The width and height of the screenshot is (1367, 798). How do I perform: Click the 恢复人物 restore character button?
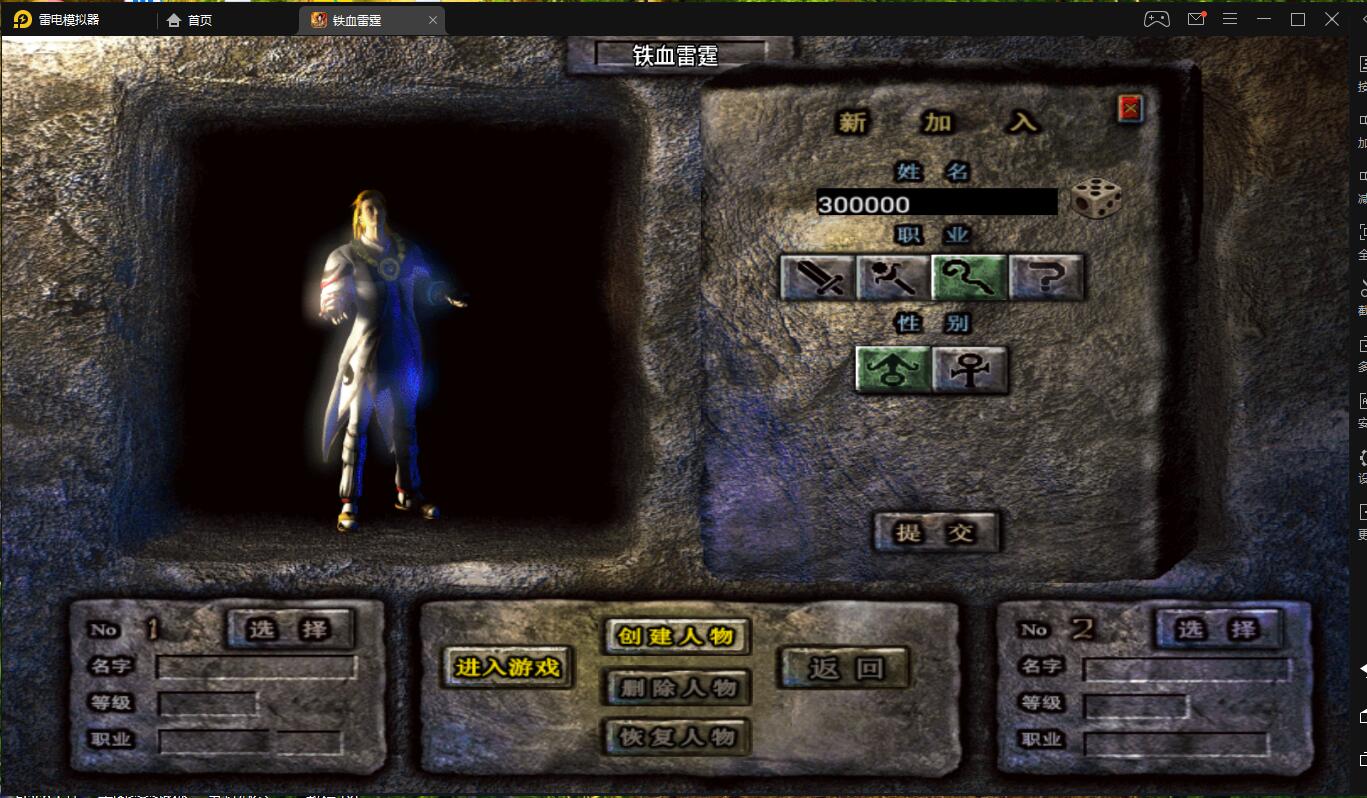(676, 737)
